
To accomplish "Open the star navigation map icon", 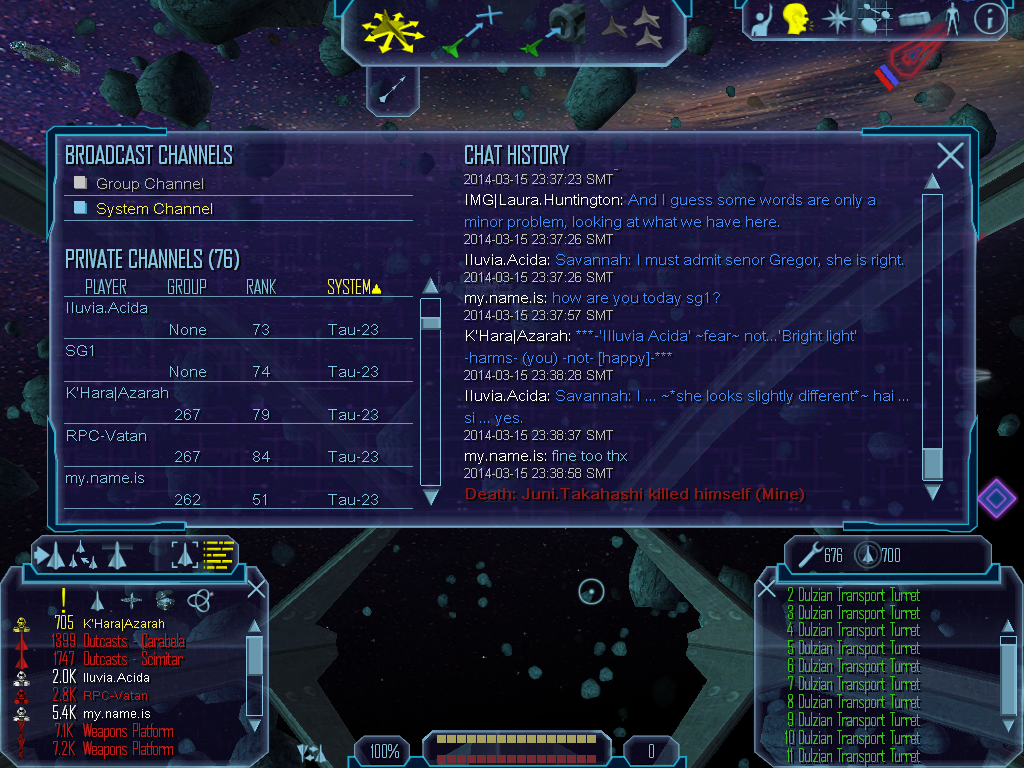I will point(836,18).
